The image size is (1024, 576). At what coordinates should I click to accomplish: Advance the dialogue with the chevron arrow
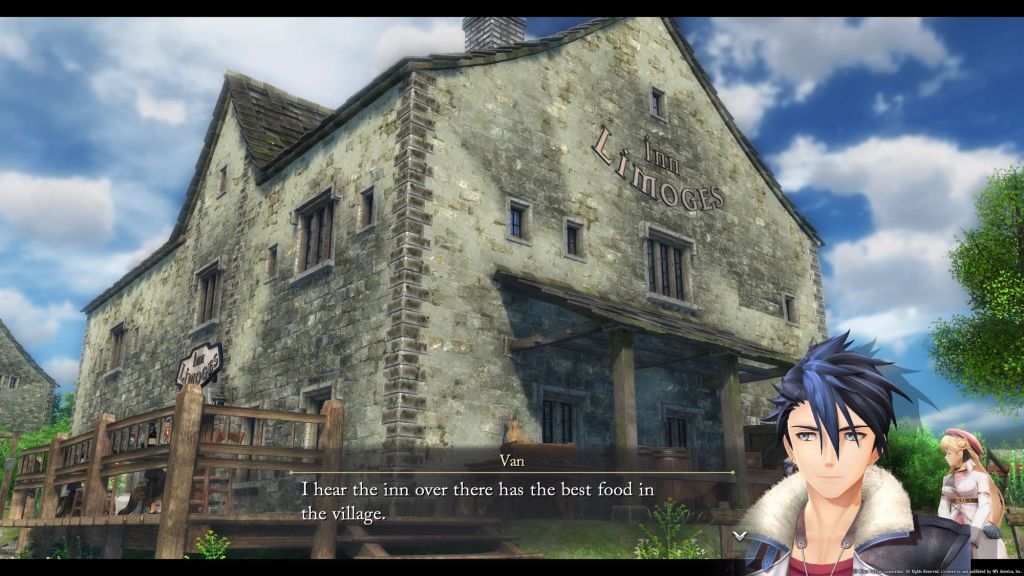[x=738, y=535]
